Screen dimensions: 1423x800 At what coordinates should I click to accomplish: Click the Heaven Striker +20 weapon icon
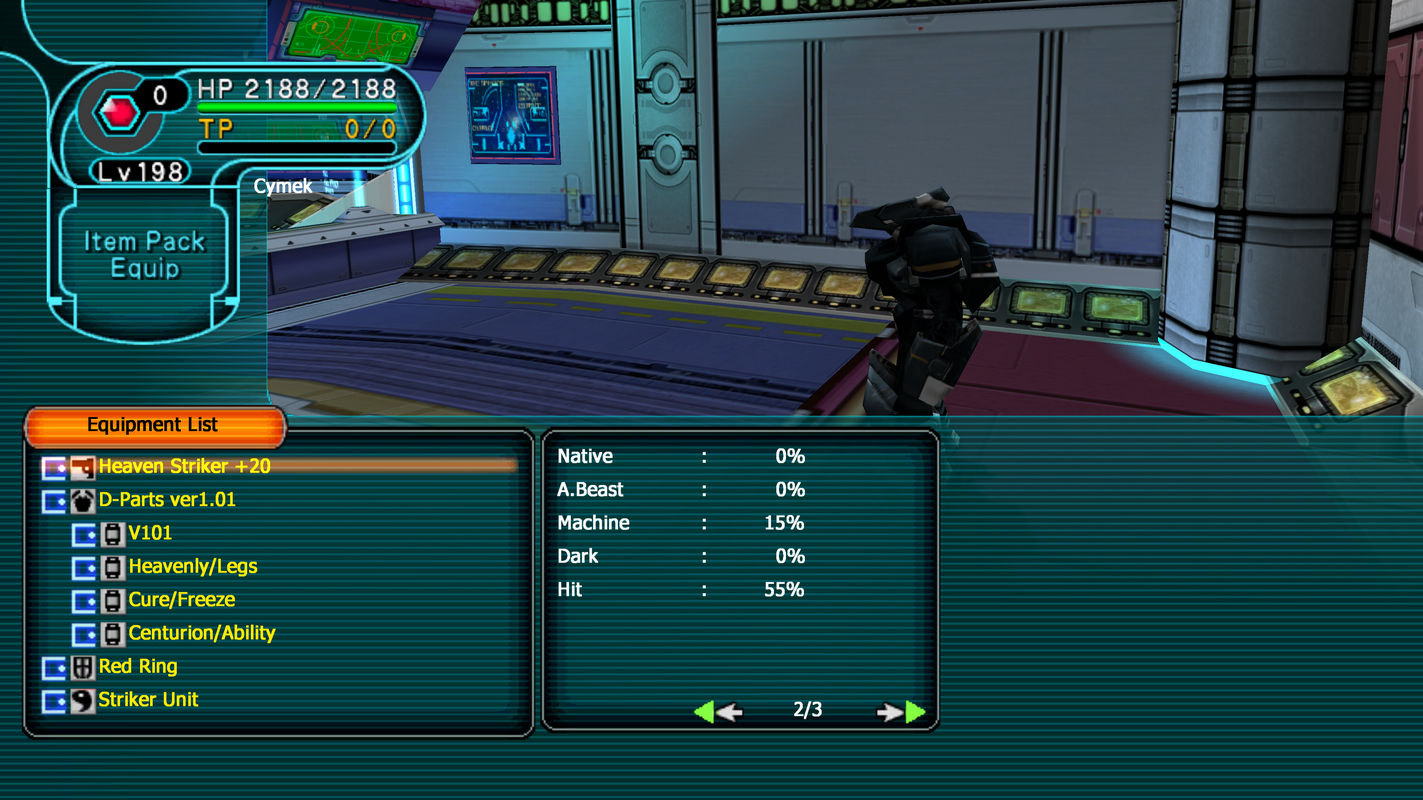(x=83, y=466)
